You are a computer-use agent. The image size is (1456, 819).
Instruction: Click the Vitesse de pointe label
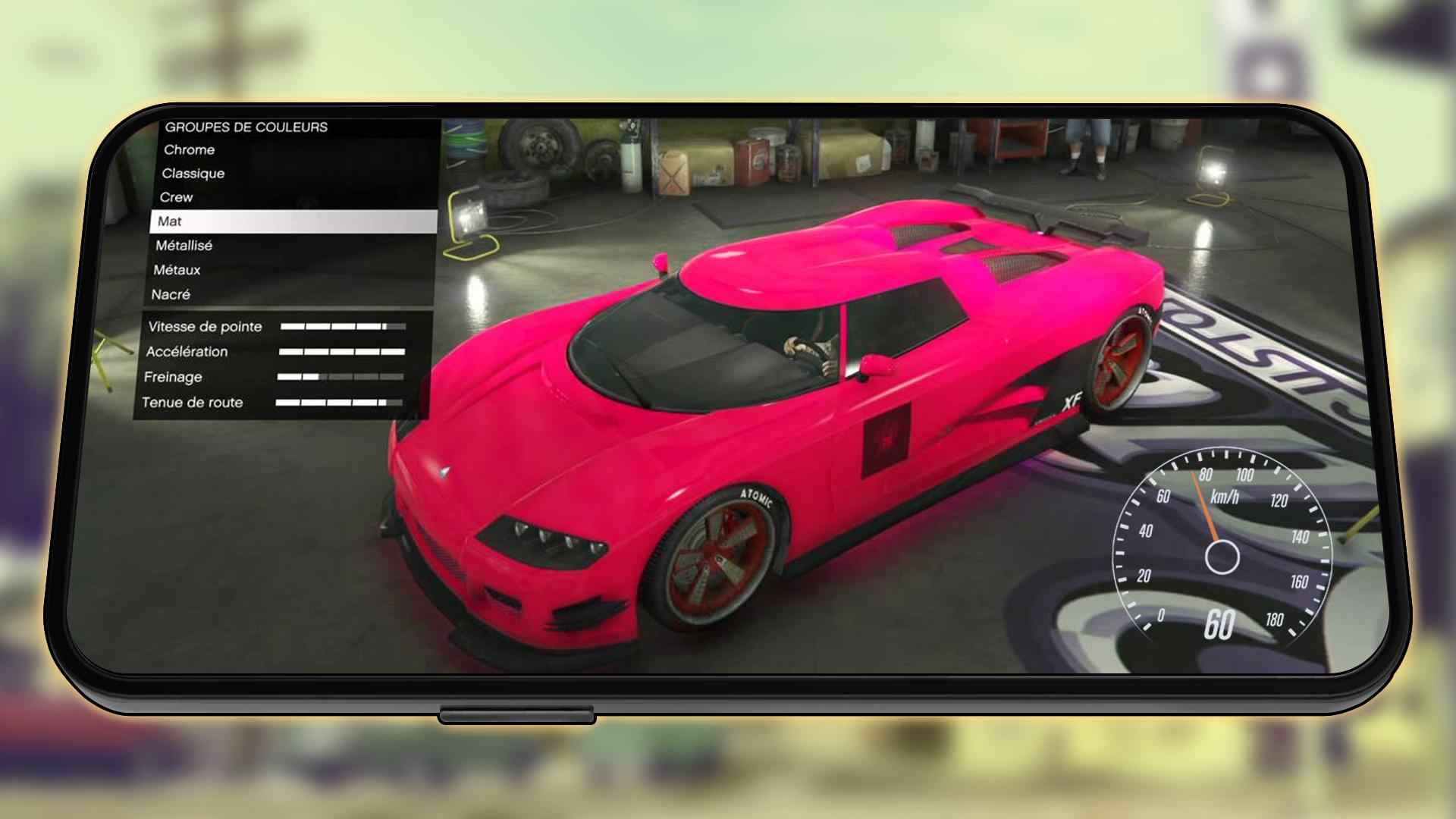tap(204, 326)
